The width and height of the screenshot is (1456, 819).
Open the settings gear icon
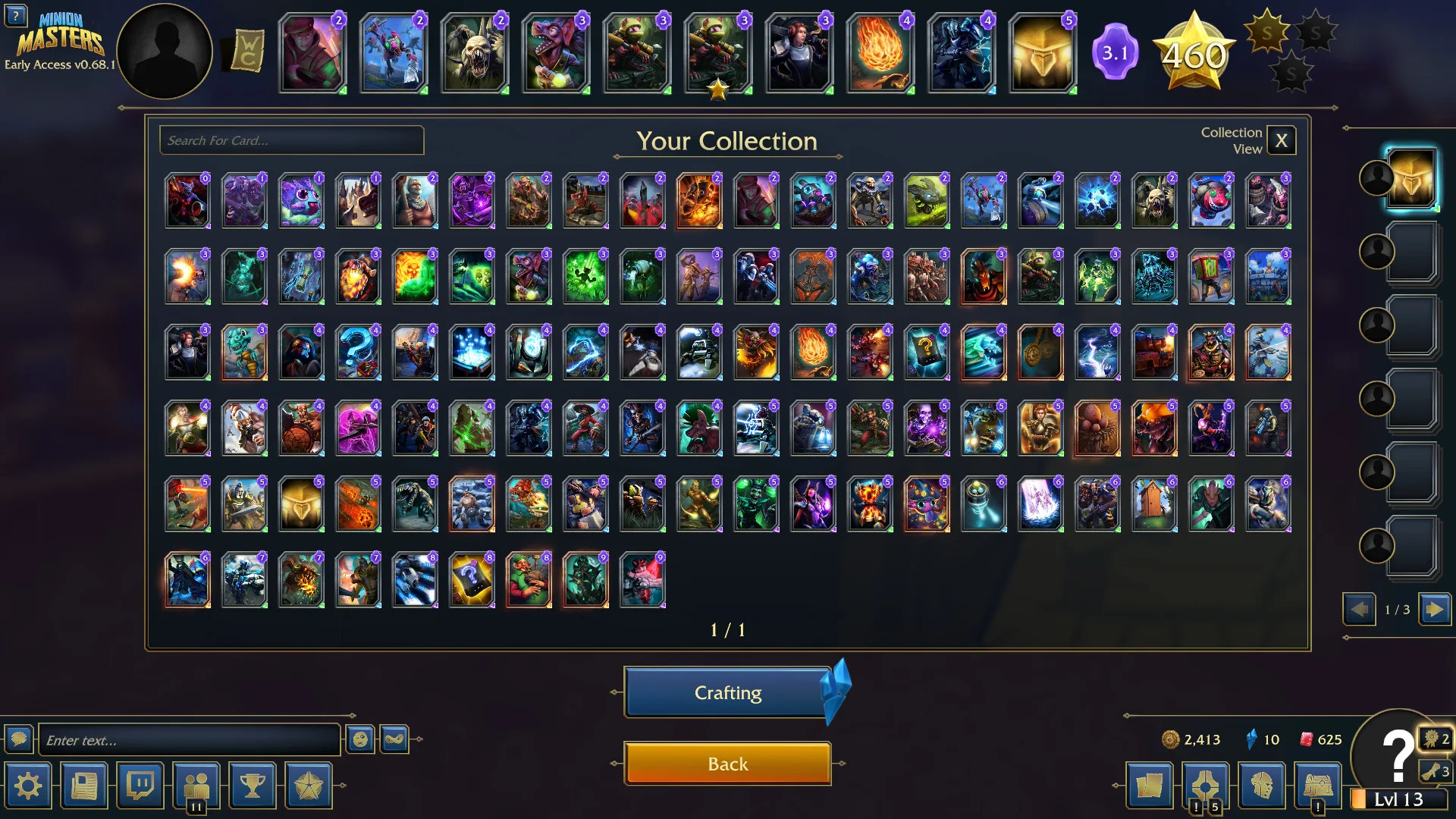point(29,786)
